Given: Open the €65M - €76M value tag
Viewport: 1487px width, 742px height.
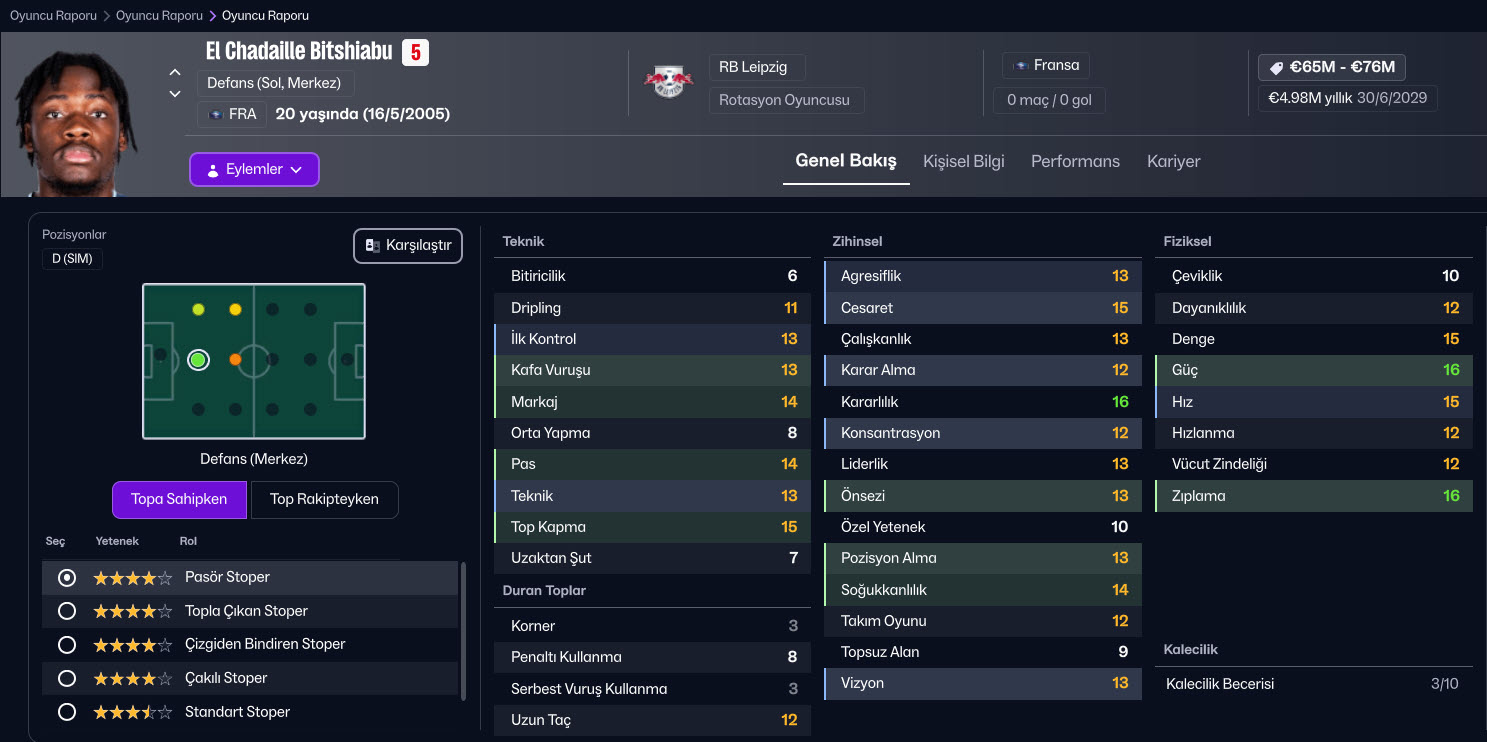Looking at the screenshot, I should point(1331,67).
